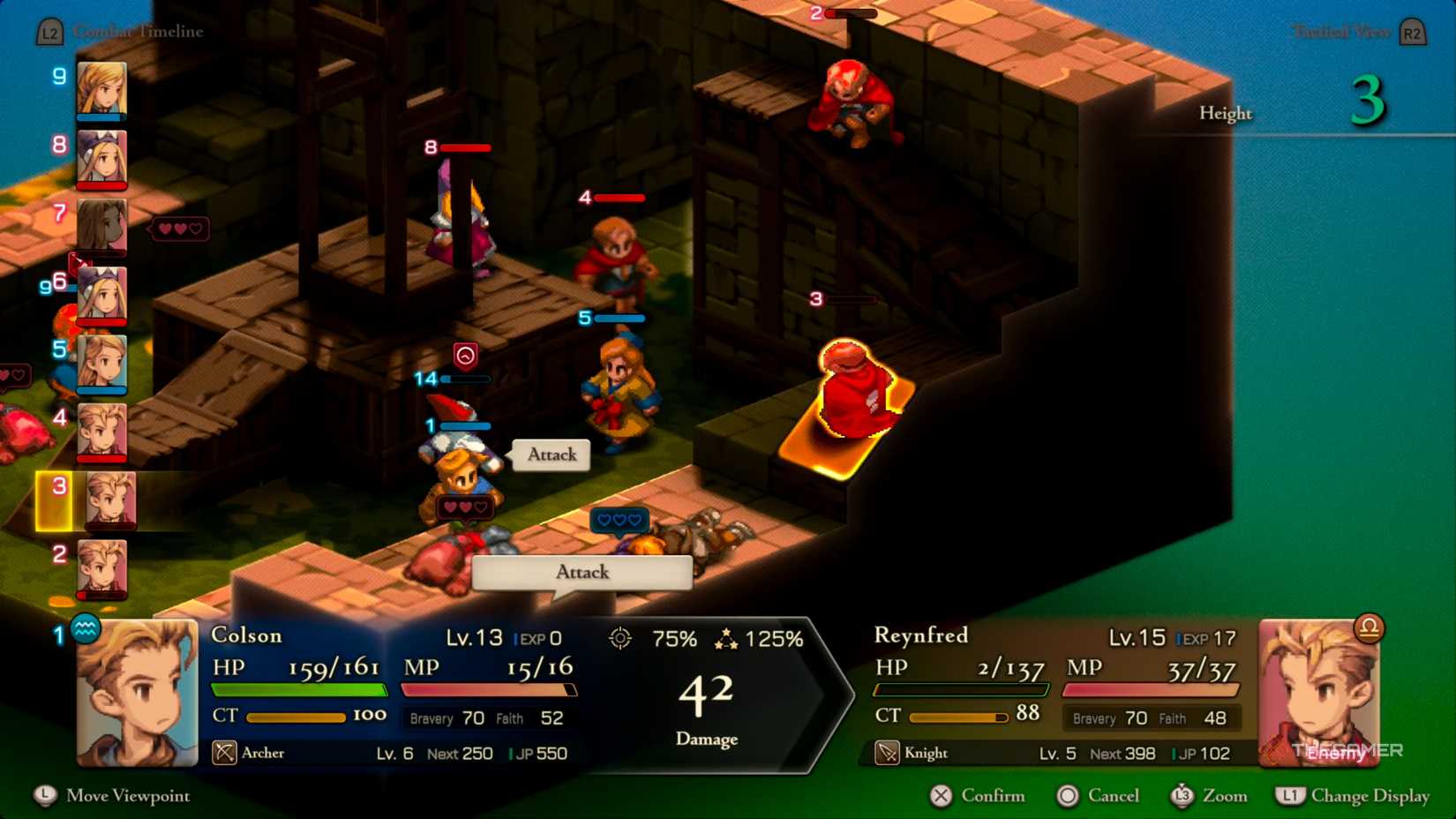Click Reynfred's CT gauge showing 88
This screenshot has height=819, width=1456.
pos(957,717)
